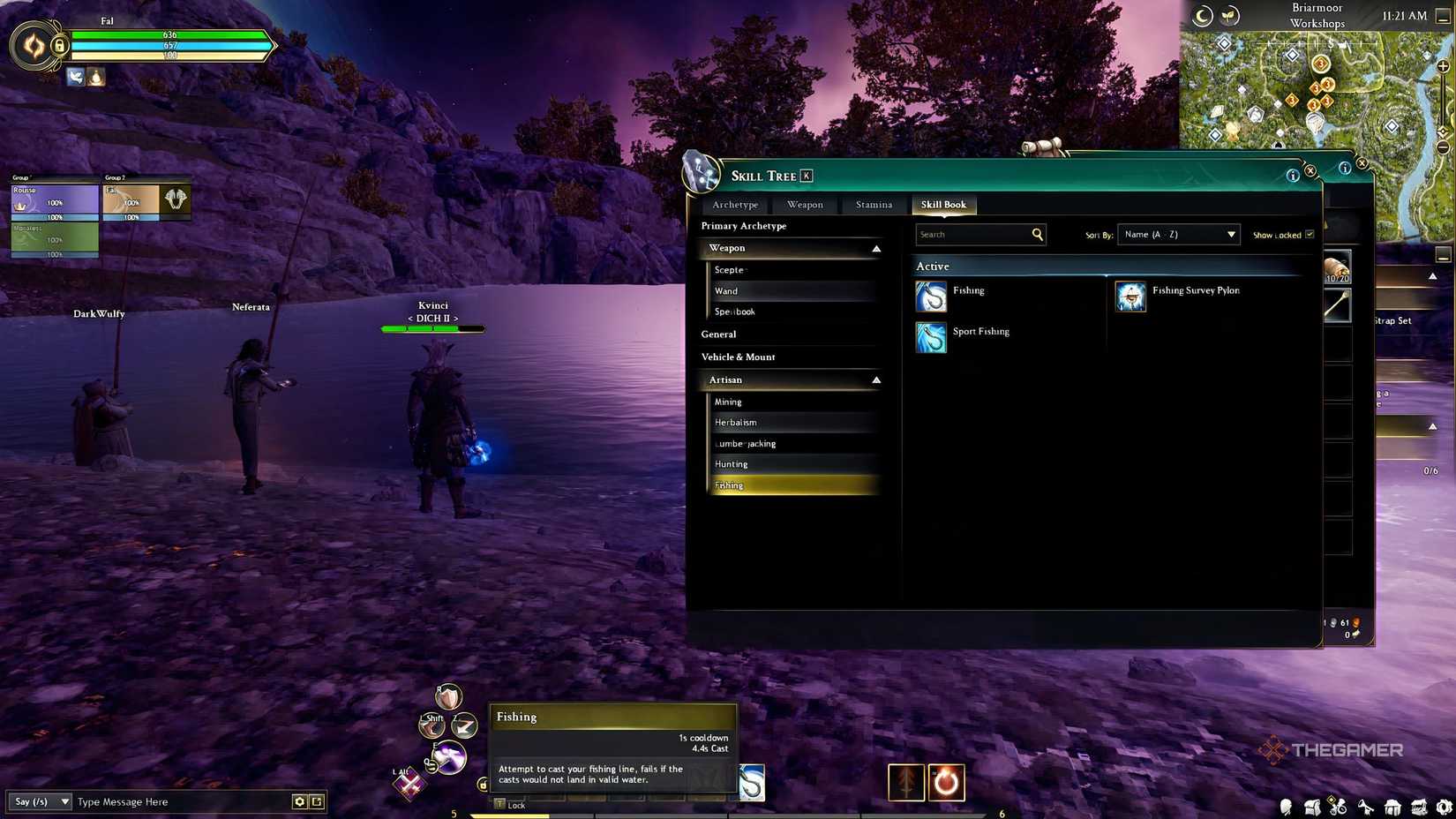
Task: Click the info button on the Skill Tree window
Action: 1294,176
